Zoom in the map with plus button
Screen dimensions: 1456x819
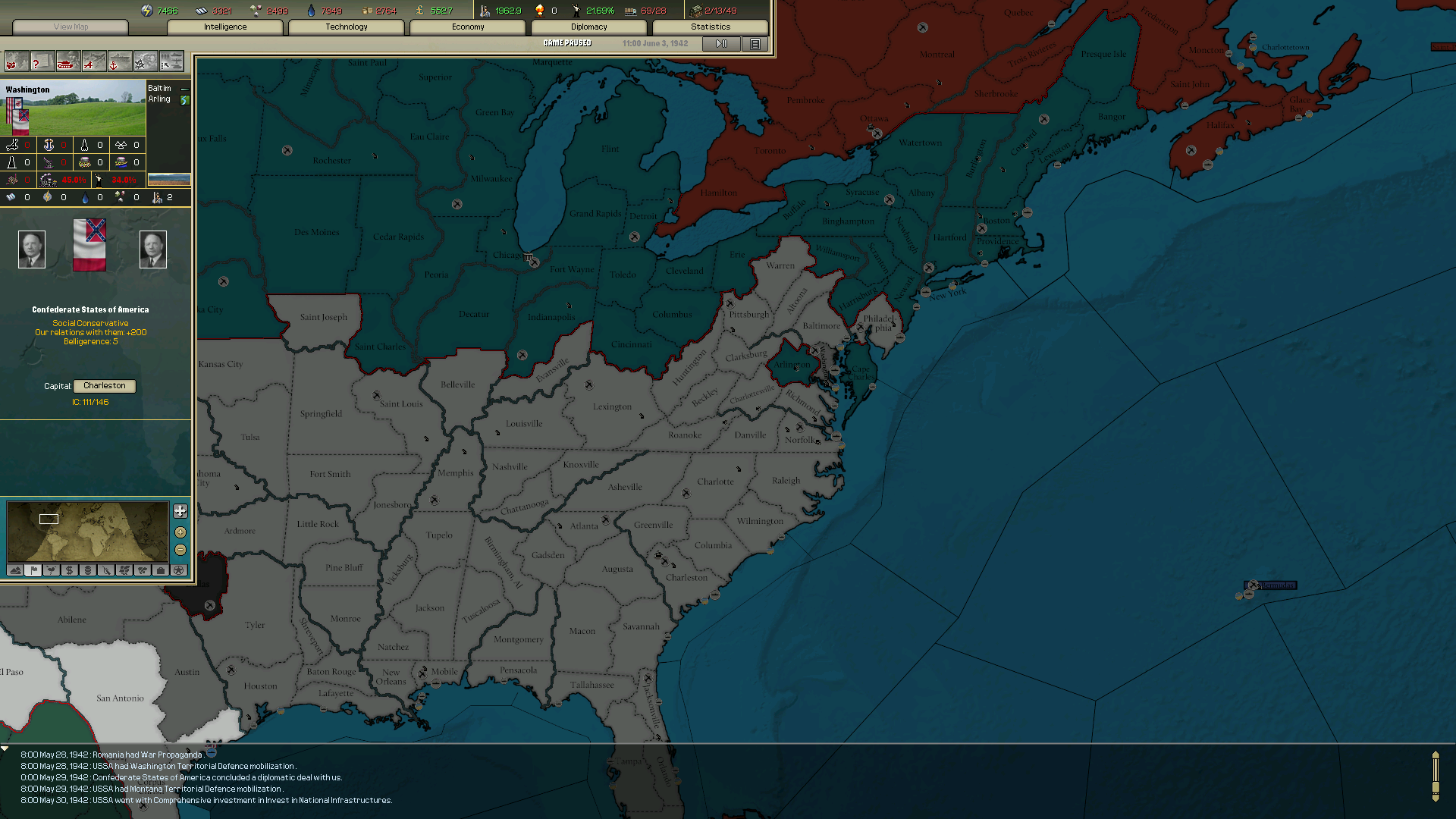[x=180, y=532]
